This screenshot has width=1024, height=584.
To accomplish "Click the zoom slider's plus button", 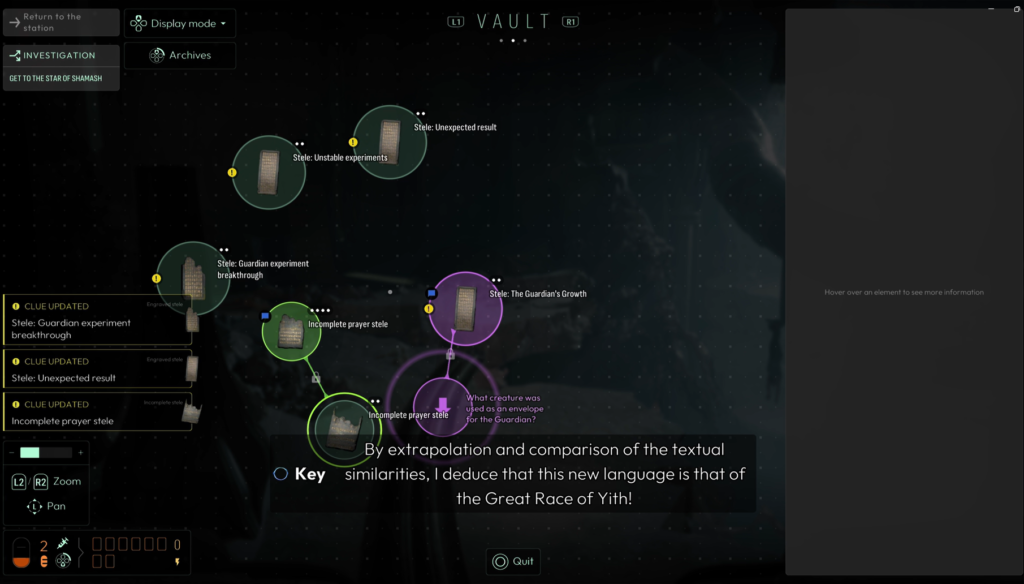I will click(x=81, y=453).
